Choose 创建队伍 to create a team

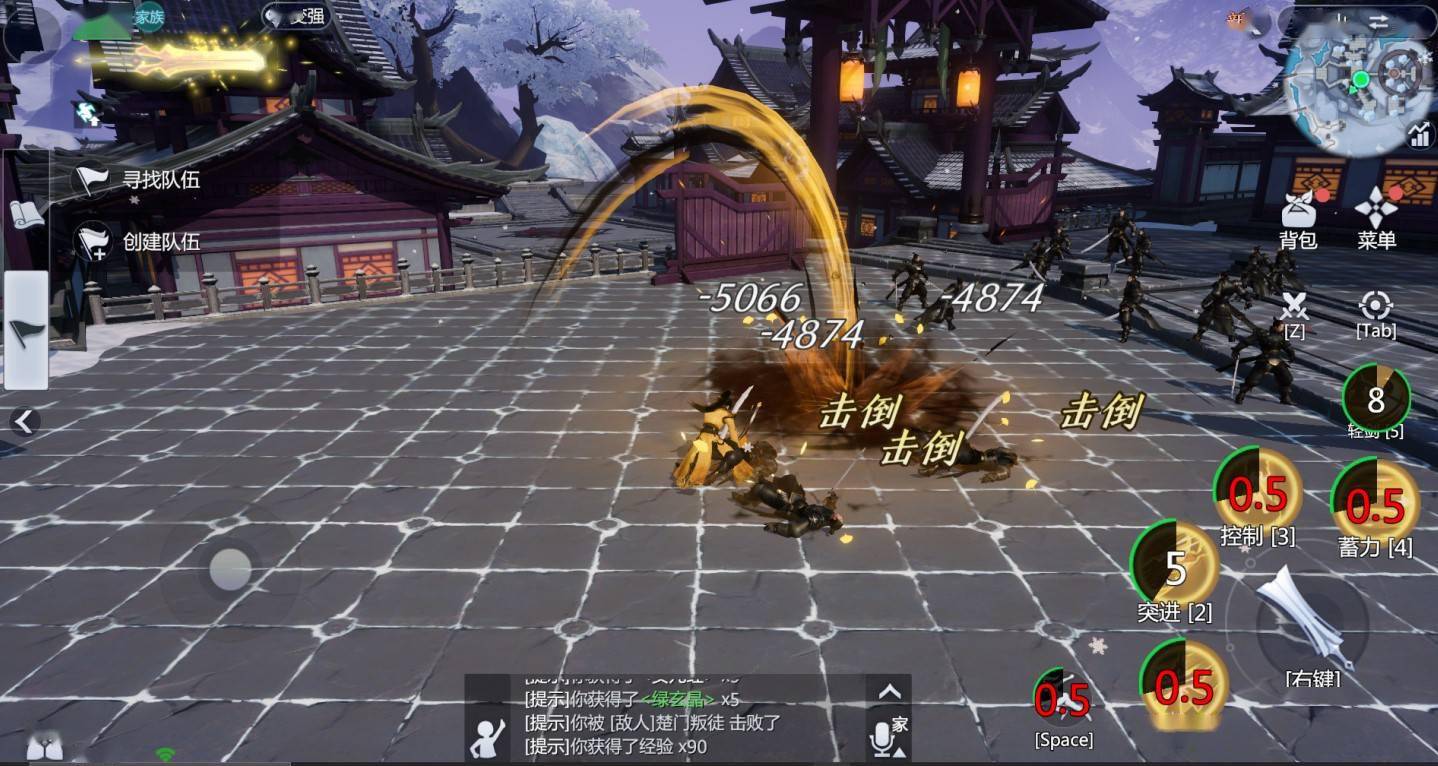pyautogui.click(x=140, y=241)
